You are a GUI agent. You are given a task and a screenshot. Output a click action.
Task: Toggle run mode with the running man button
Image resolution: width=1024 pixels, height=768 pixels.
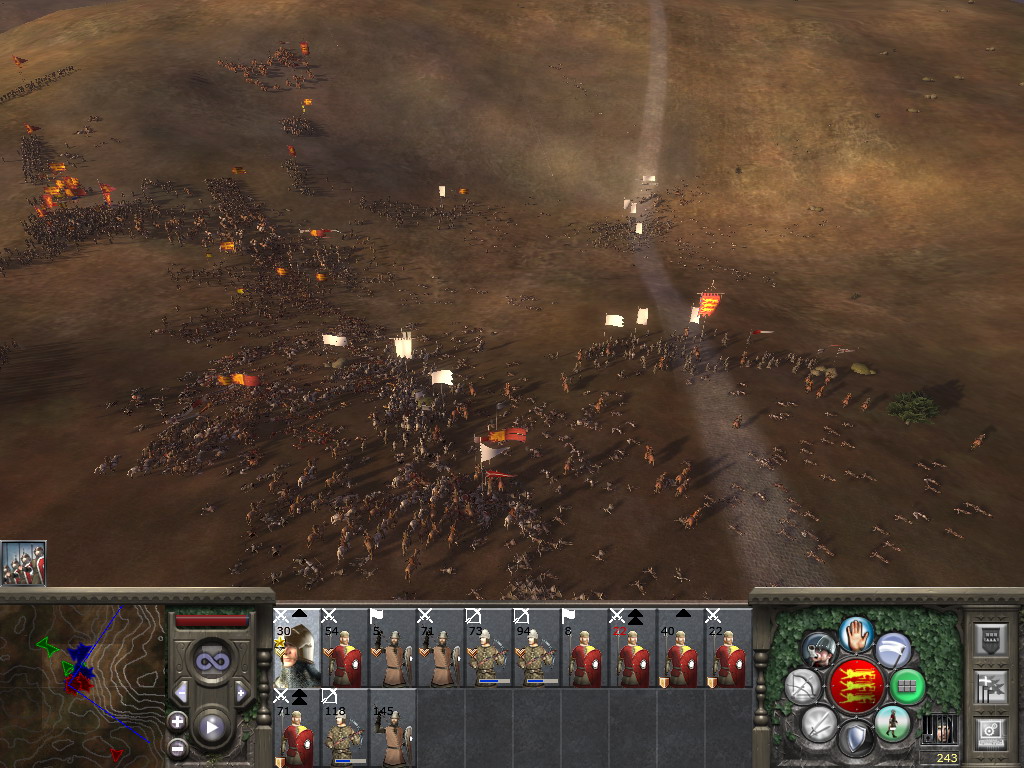tap(892, 722)
